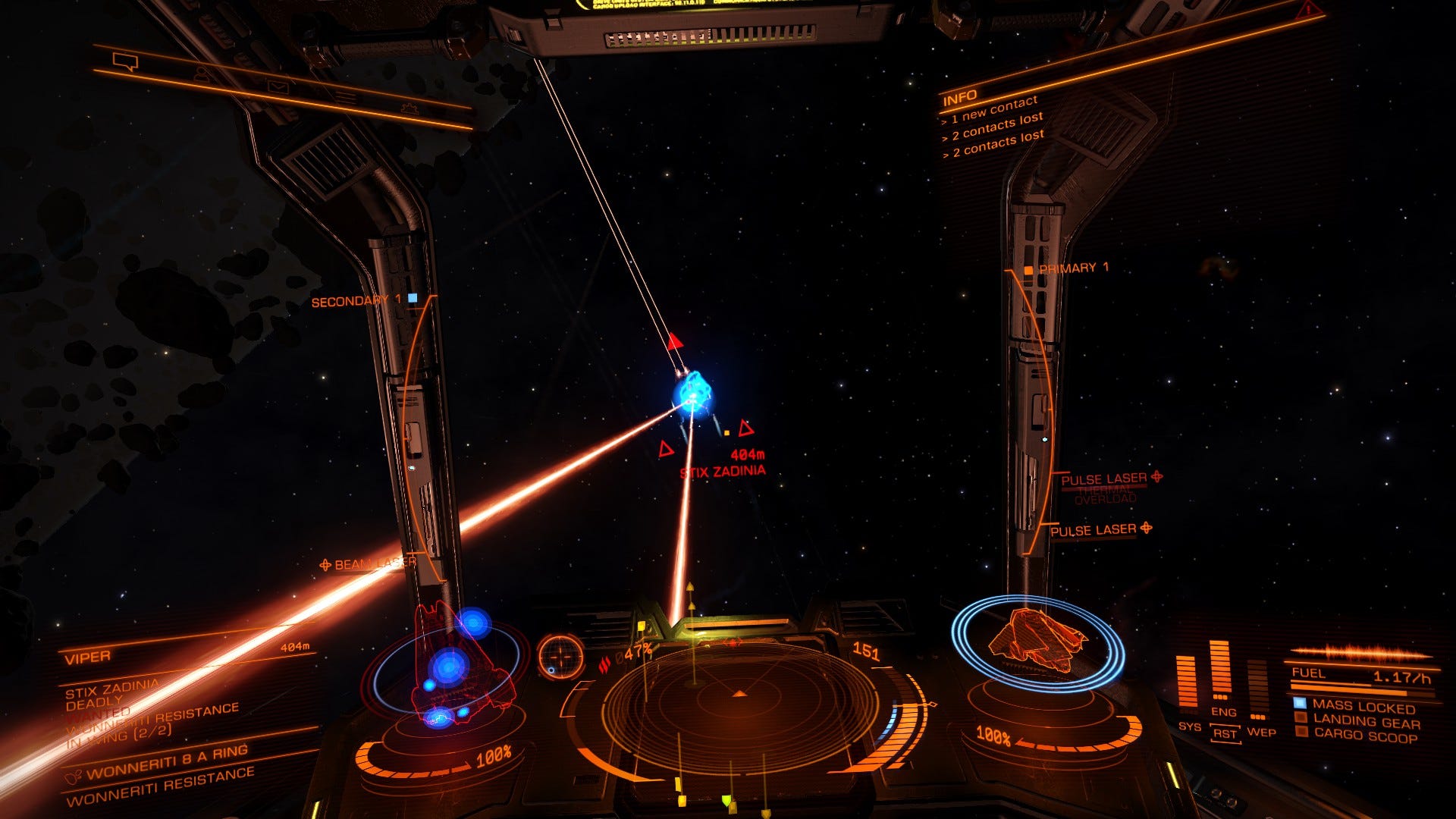Divert power to WEP

1260,732
